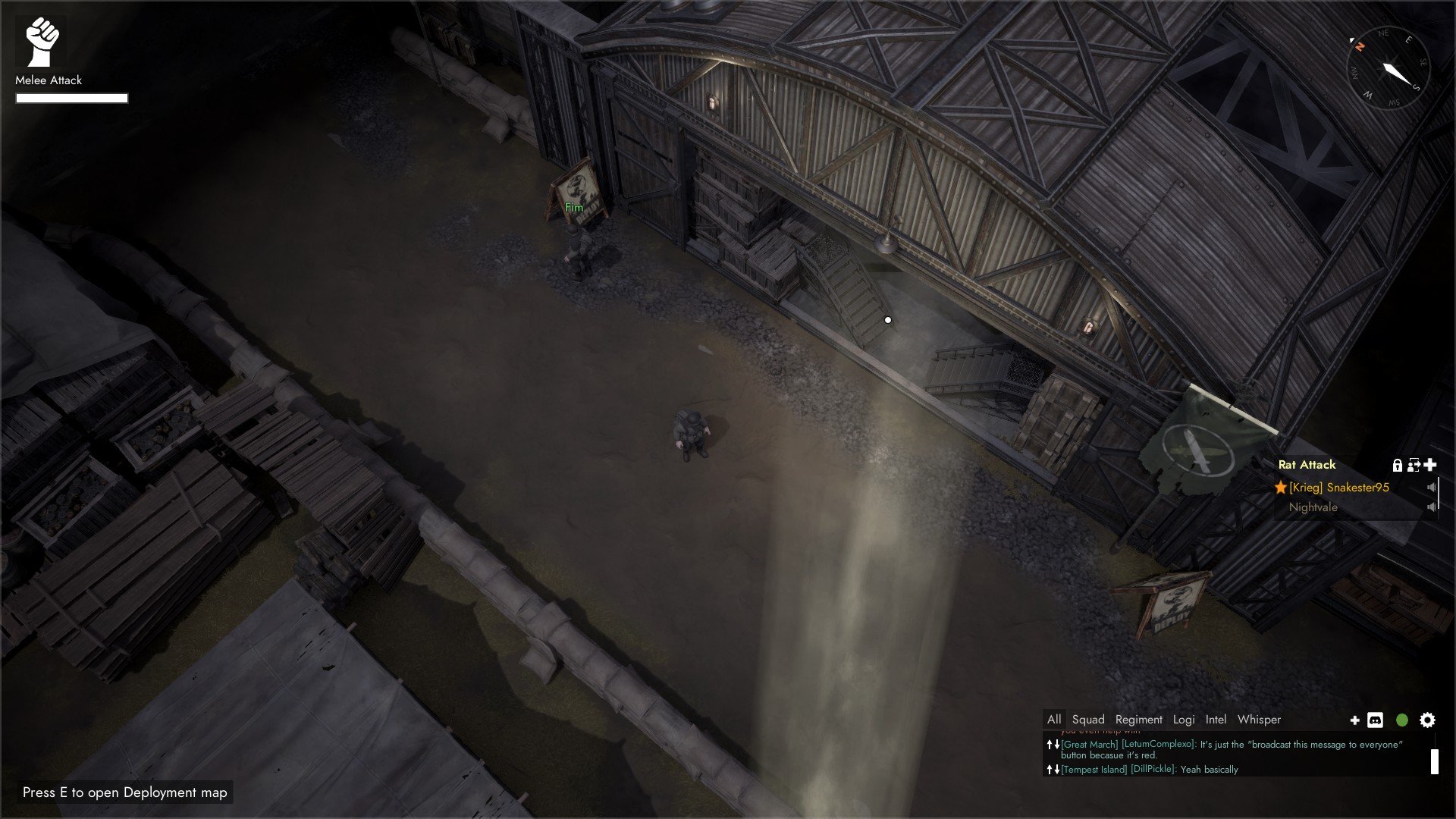
Task: Click the plus icon on the Rat Attack panel
Action: [1430, 466]
